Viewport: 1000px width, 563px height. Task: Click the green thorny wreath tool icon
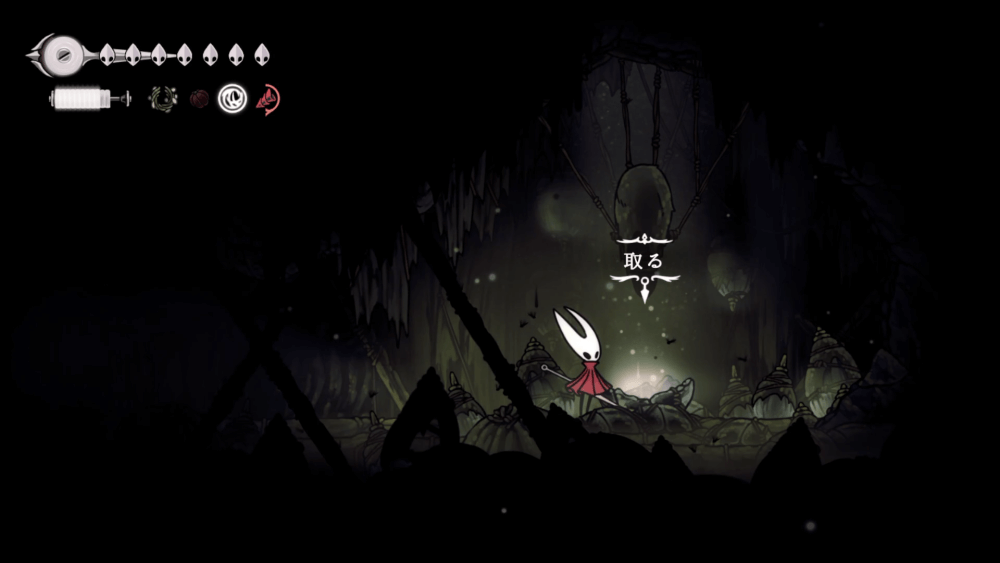pos(162,99)
